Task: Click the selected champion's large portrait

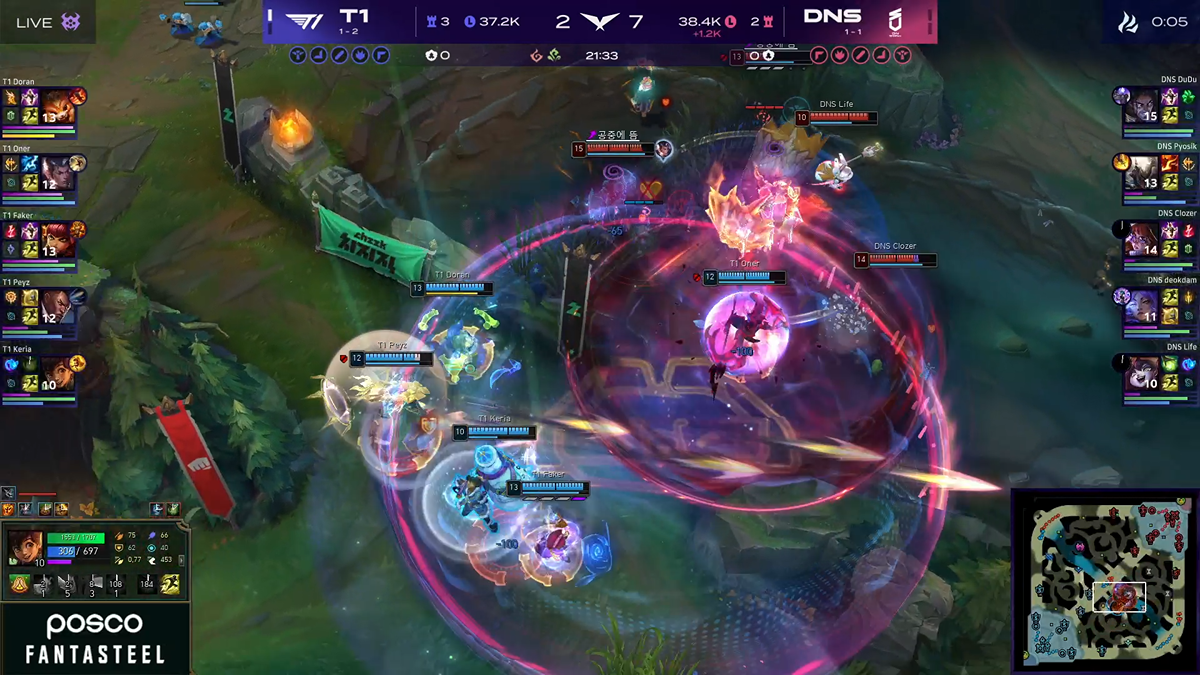Action: point(24,548)
